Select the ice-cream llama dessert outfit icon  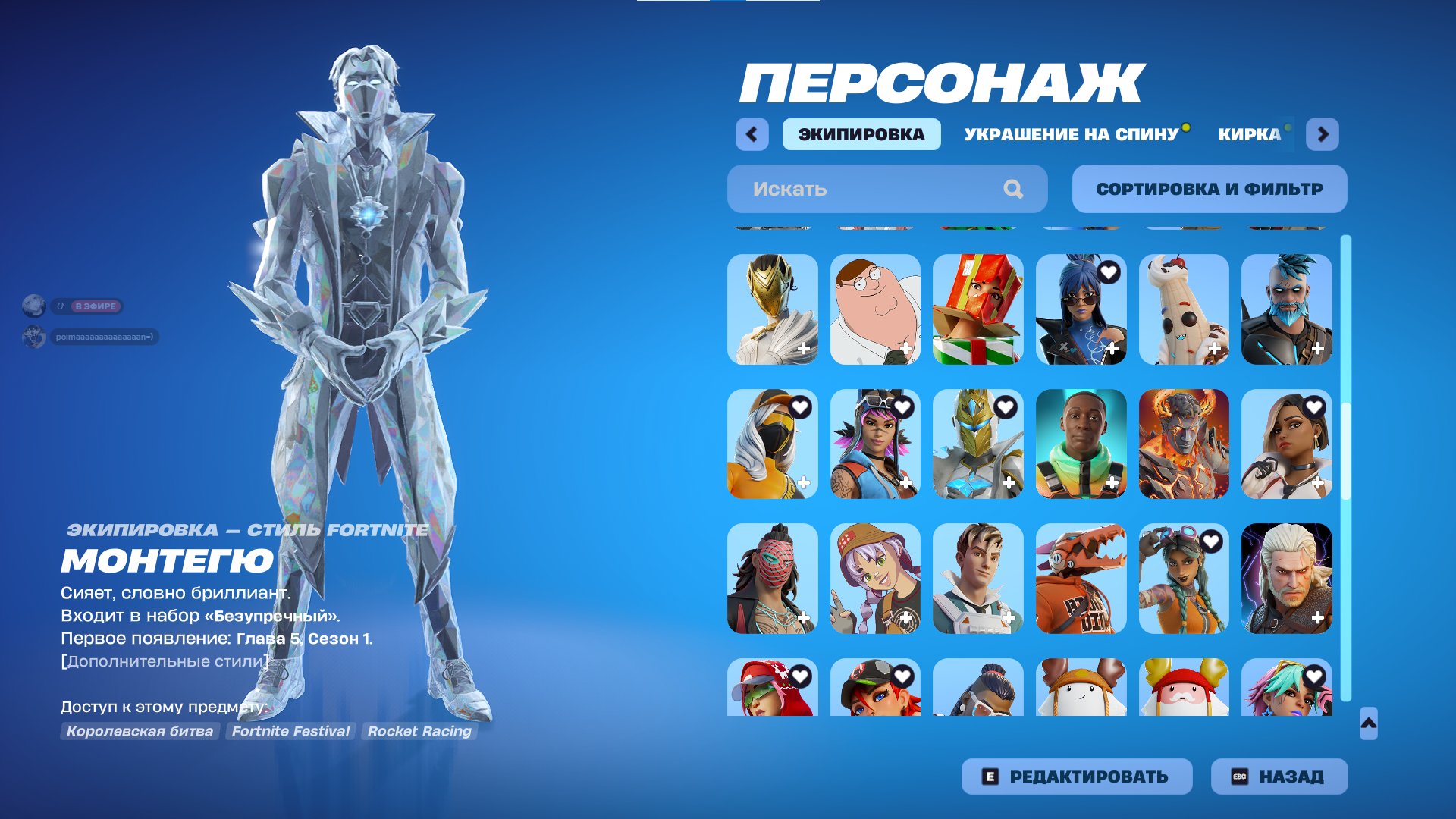tap(1184, 308)
